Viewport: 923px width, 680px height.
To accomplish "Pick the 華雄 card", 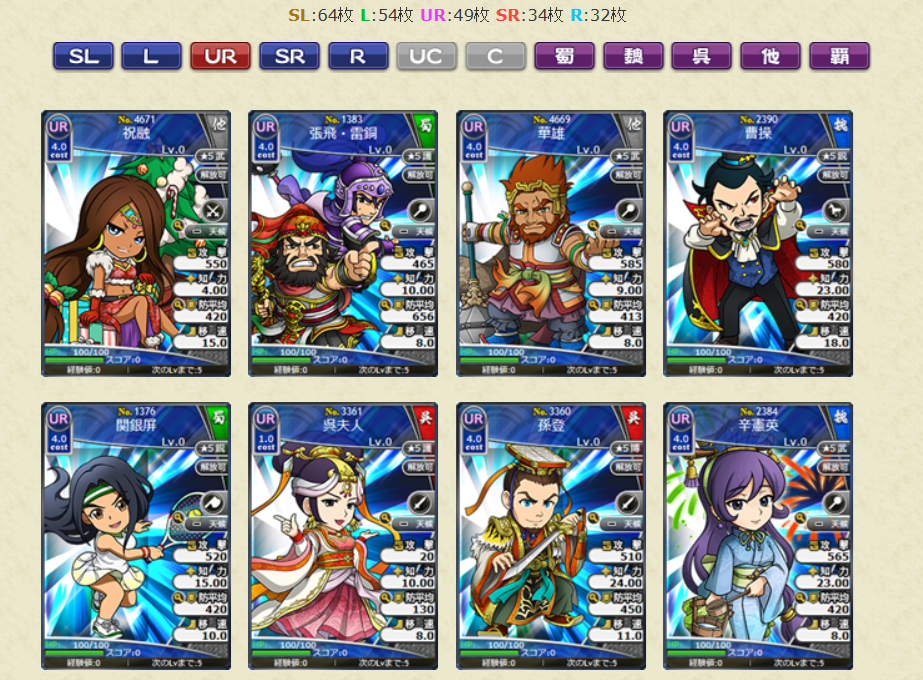I will [x=551, y=243].
